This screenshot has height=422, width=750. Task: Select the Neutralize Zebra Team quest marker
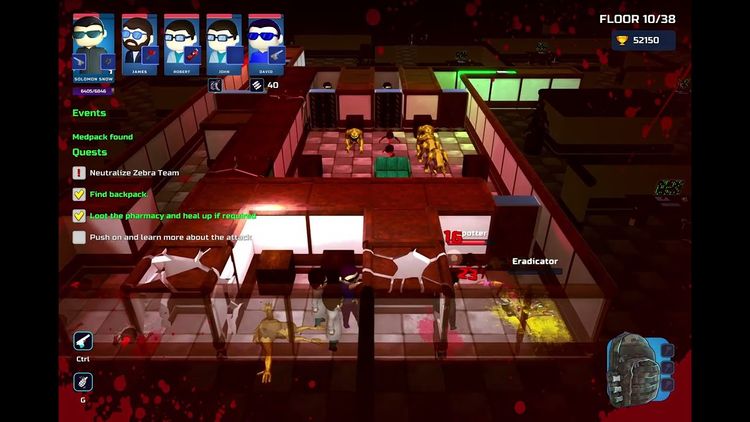pyautogui.click(x=79, y=173)
